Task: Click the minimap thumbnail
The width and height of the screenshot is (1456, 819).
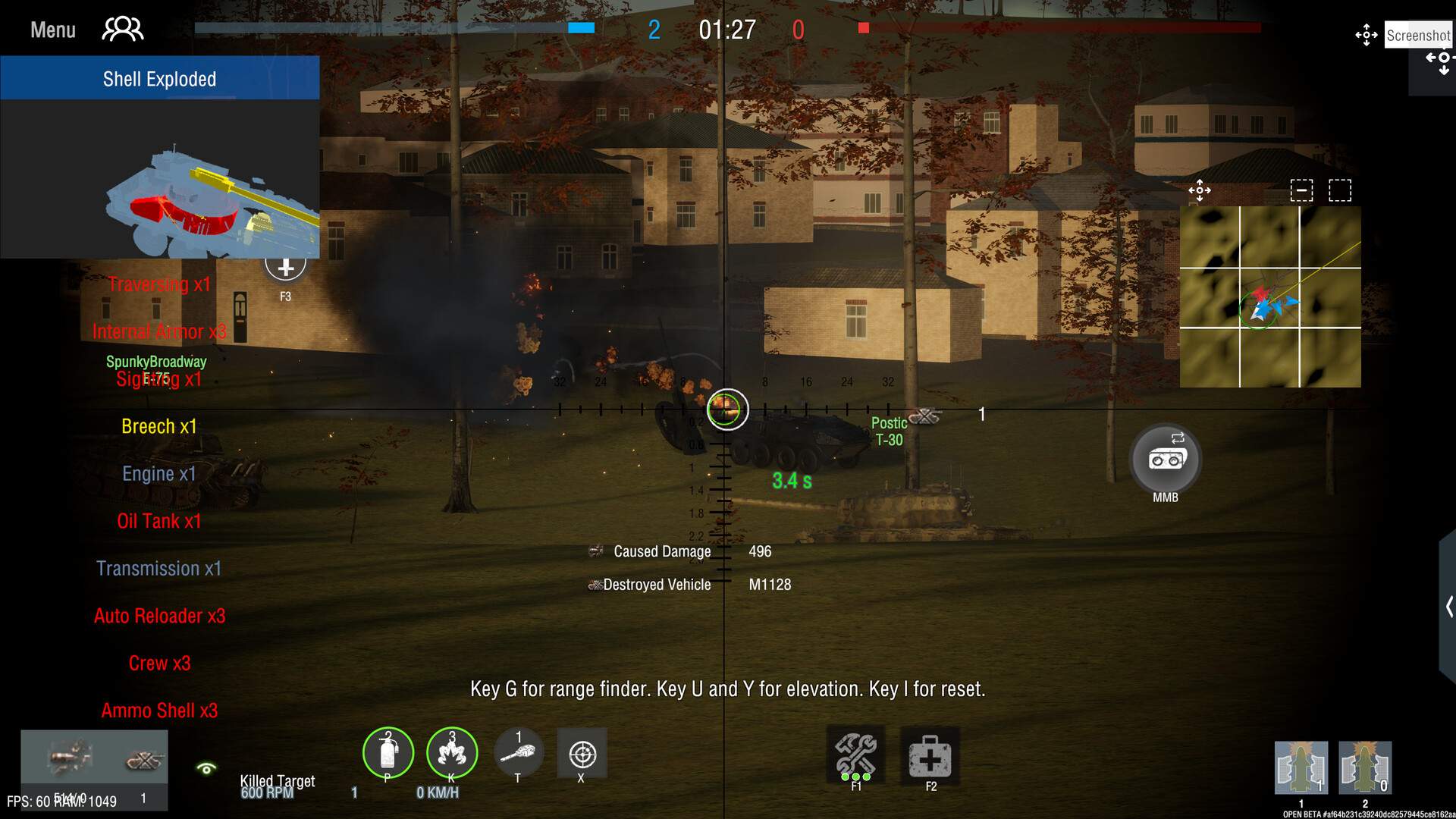Action: coord(1270,296)
